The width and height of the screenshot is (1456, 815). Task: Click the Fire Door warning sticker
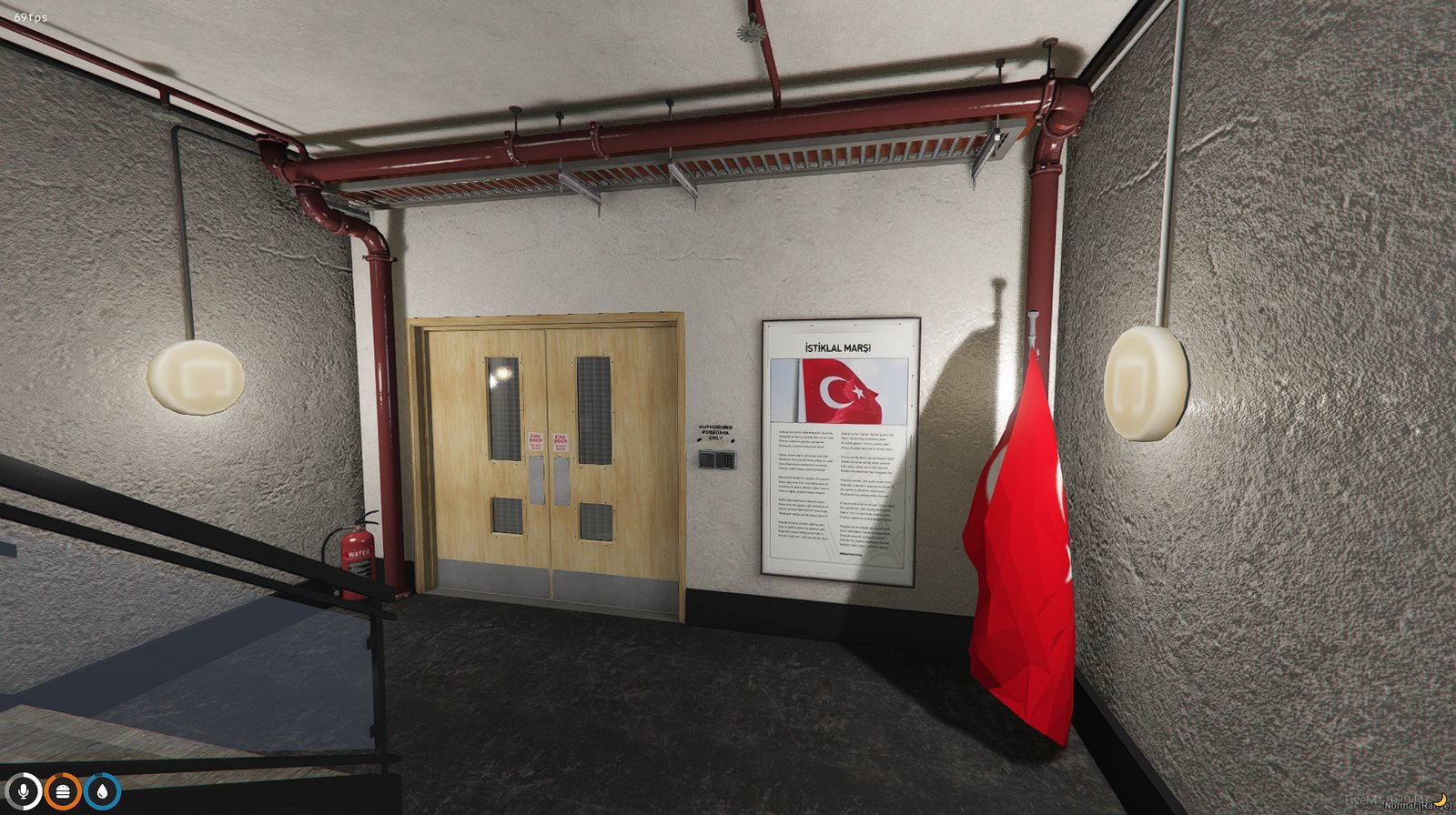pyautogui.click(x=536, y=439)
